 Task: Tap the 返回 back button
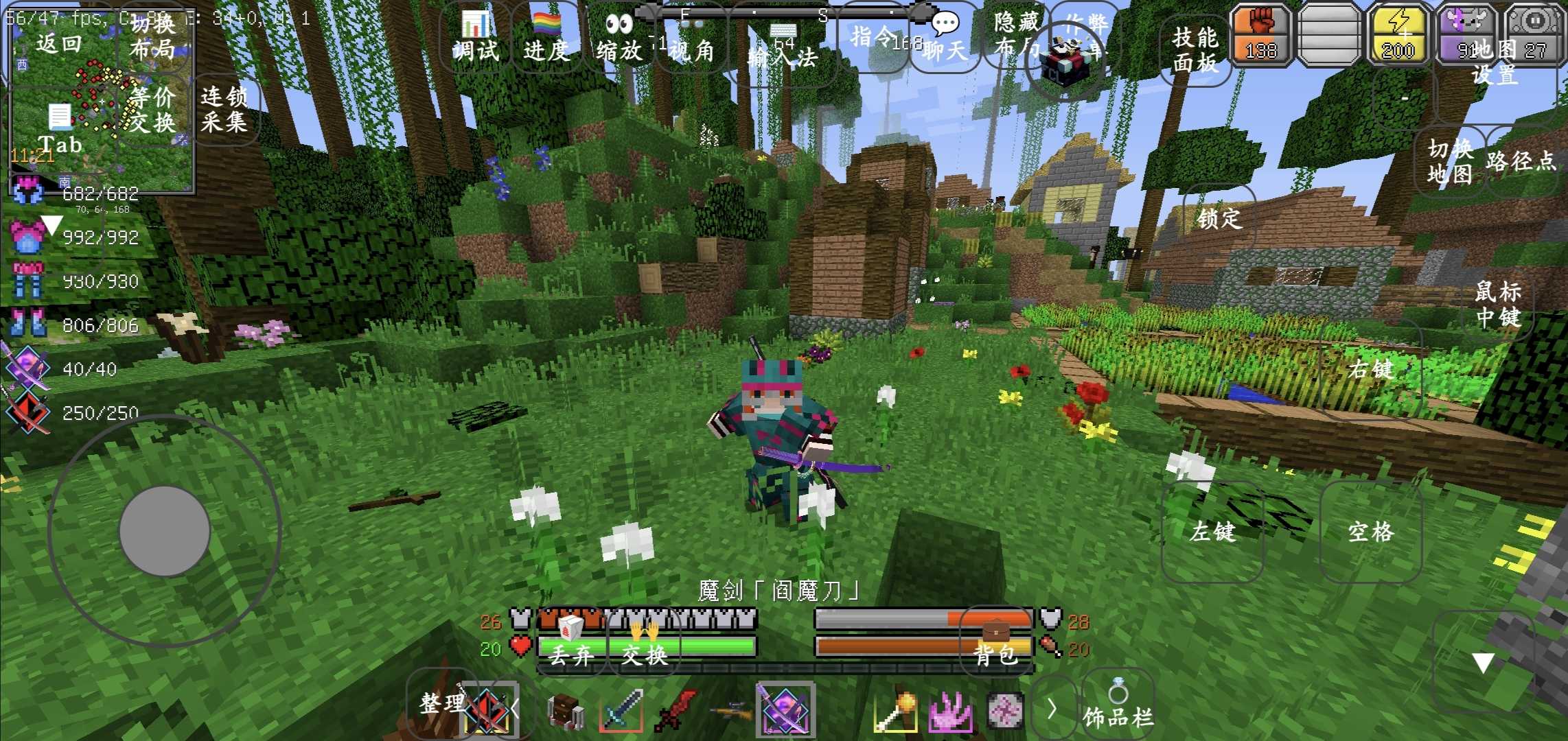point(59,44)
